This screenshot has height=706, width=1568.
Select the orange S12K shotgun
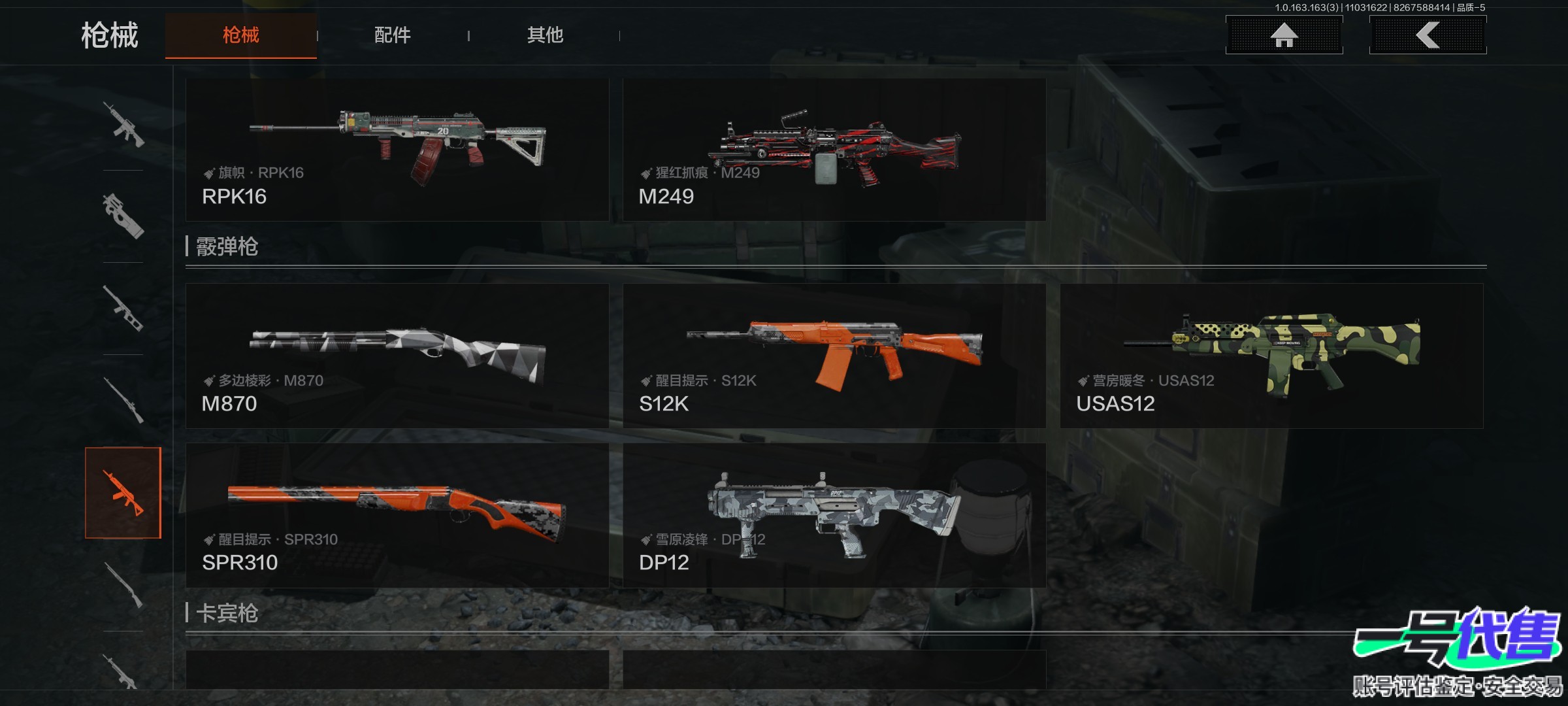[834, 356]
